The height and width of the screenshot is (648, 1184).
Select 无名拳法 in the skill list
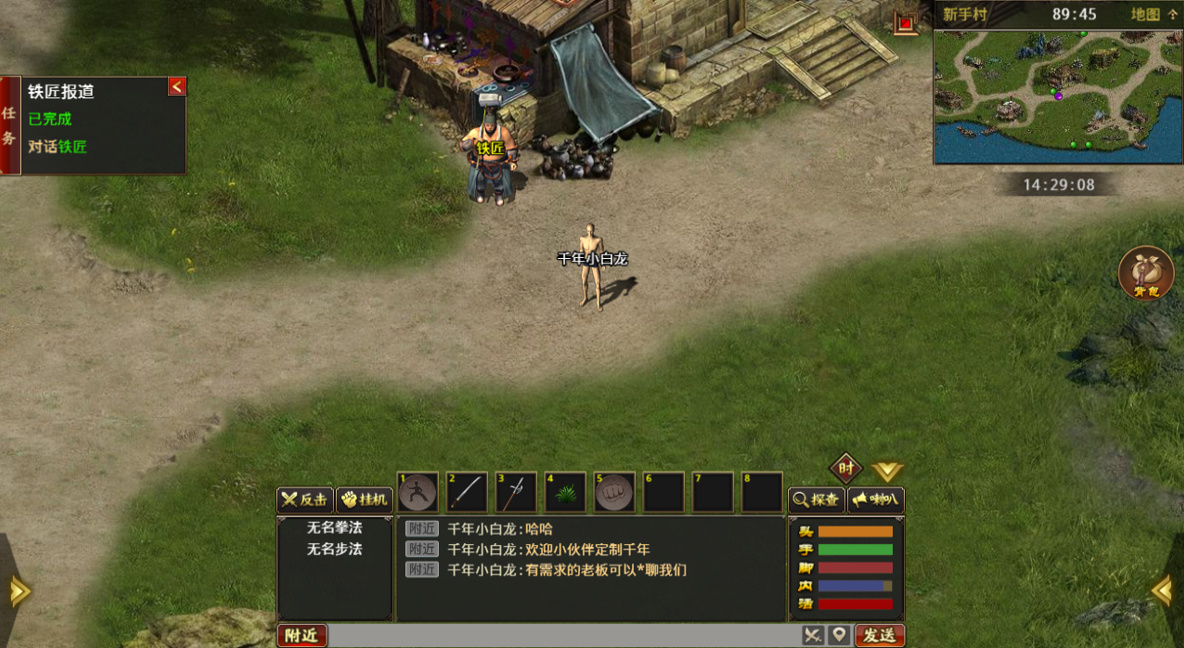(334, 527)
